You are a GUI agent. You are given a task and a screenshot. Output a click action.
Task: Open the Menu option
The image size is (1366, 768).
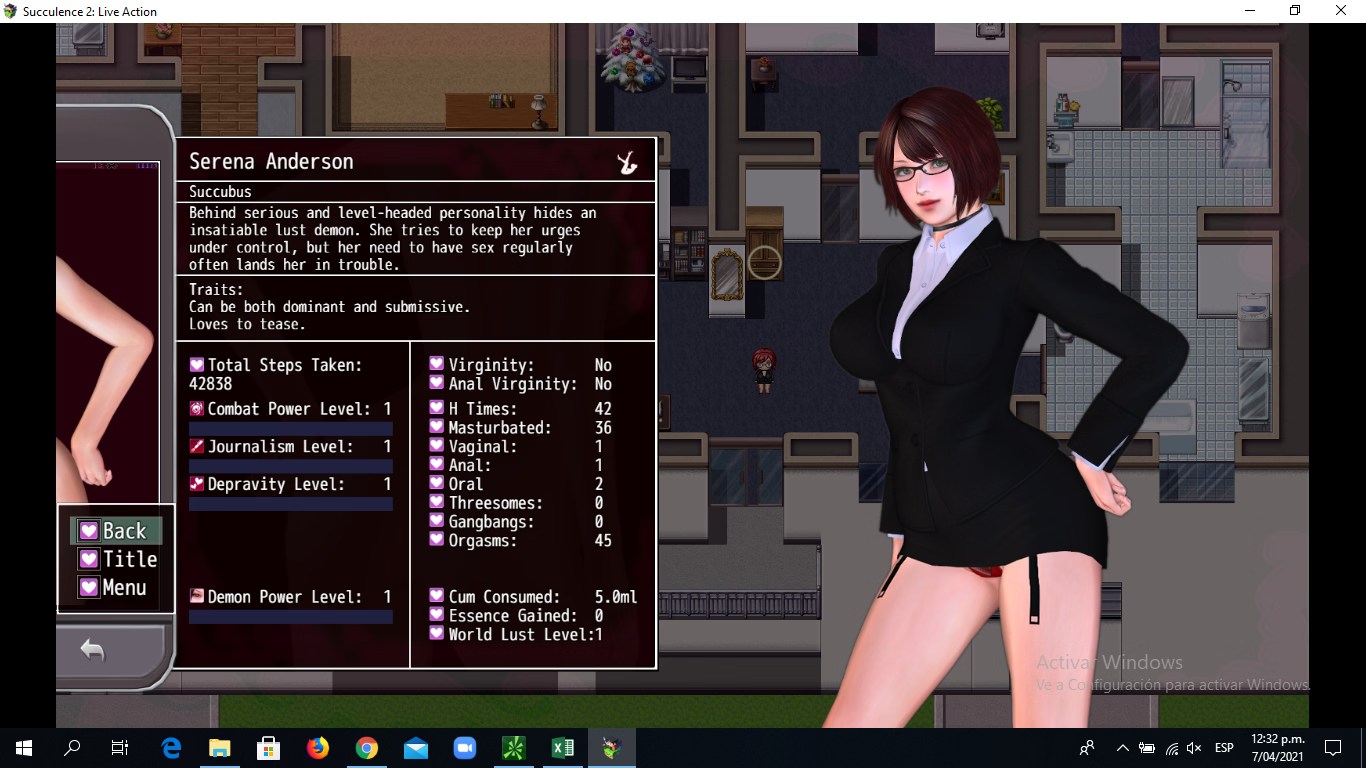tap(114, 588)
